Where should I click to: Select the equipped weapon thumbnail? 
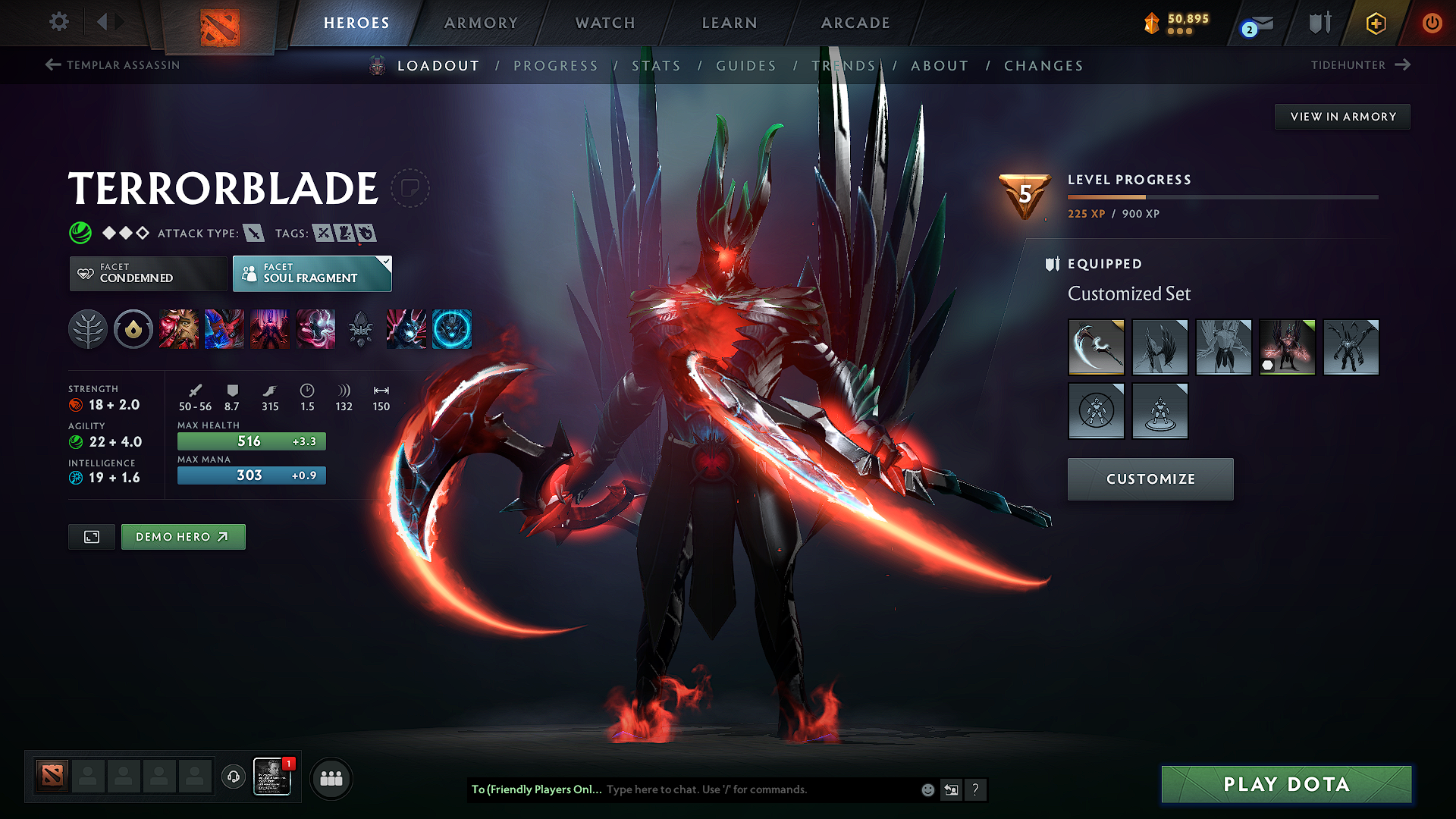tap(1096, 347)
